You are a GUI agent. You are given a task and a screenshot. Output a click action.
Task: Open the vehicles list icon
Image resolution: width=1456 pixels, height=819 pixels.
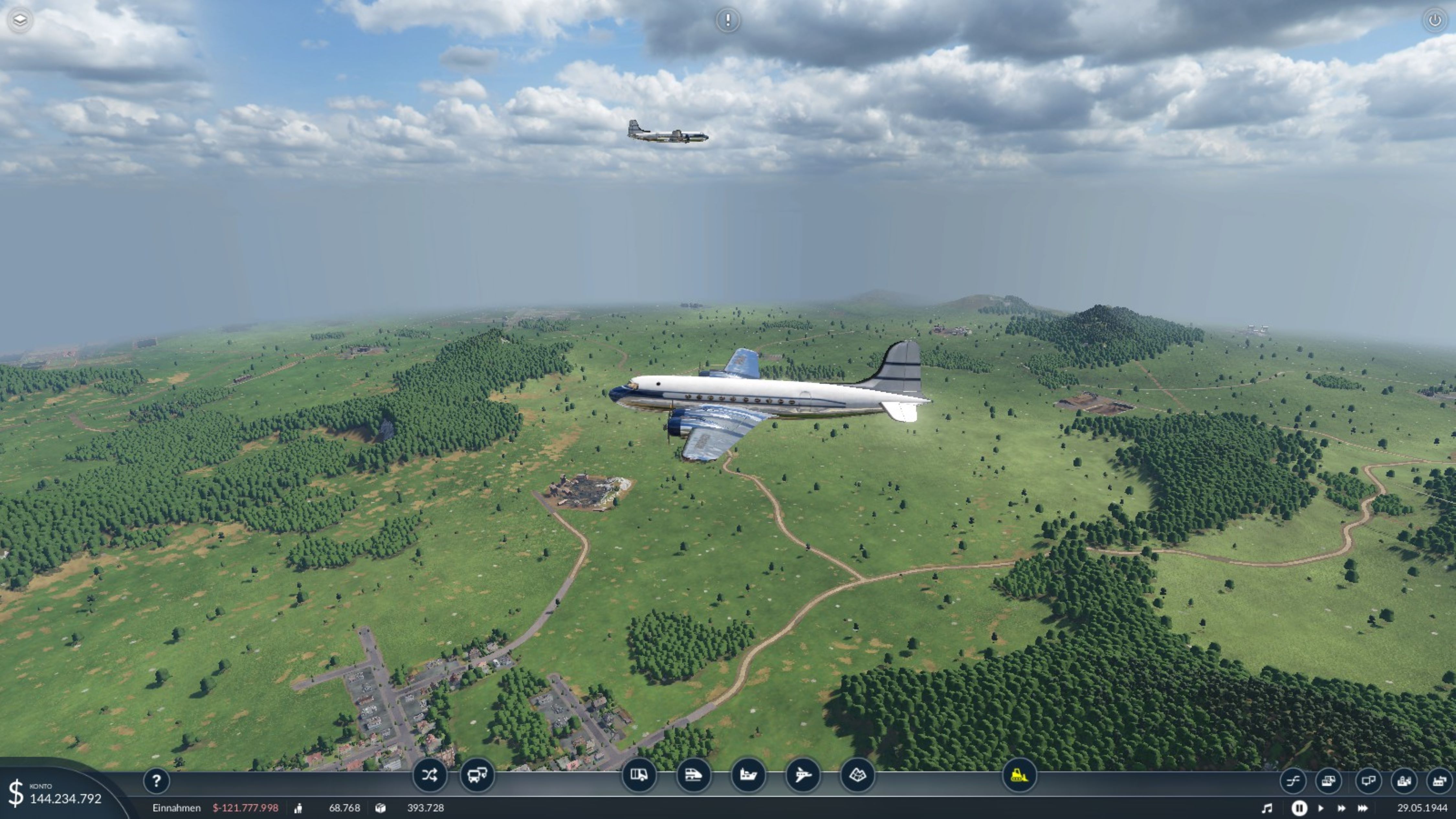coord(1328,781)
